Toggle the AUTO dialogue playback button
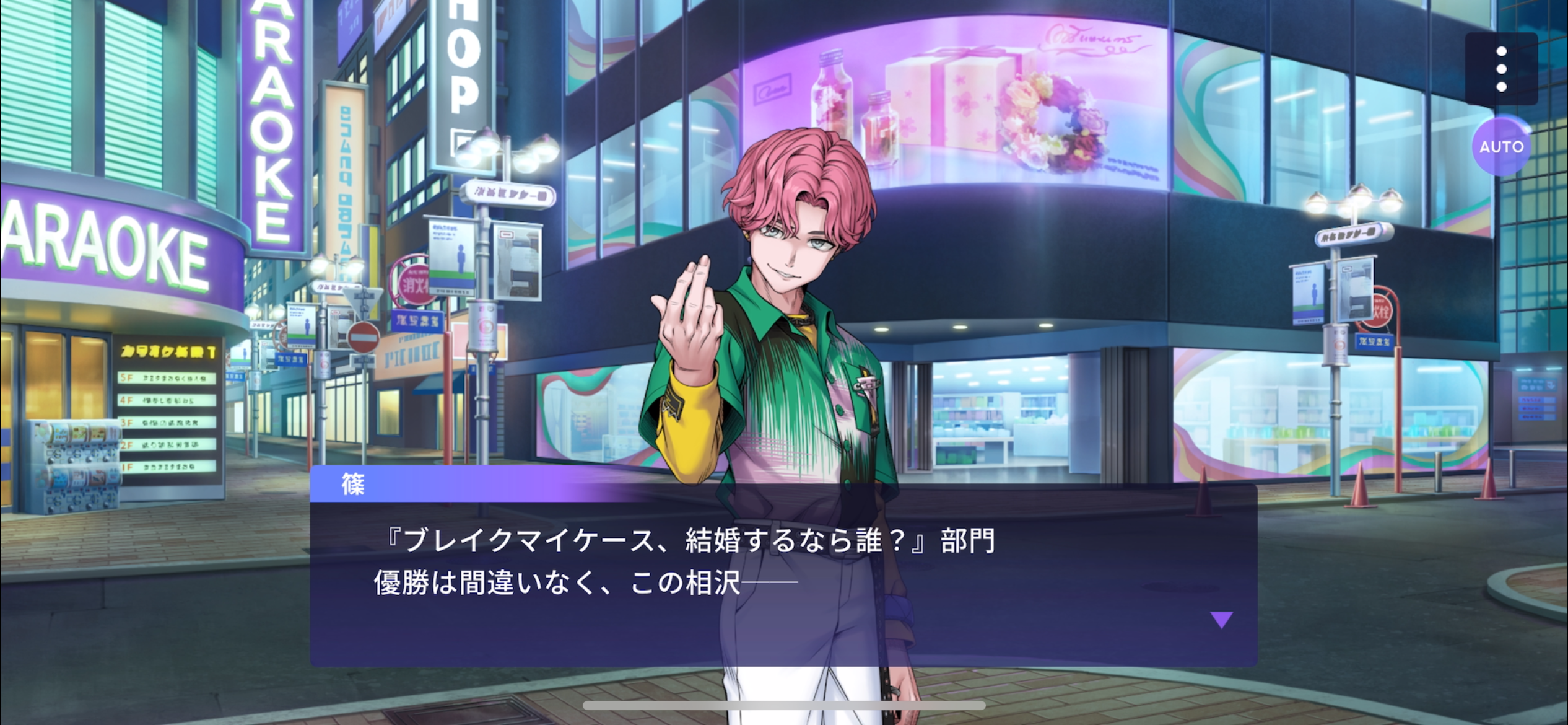This screenshot has width=1568, height=725. point(1500,147)
